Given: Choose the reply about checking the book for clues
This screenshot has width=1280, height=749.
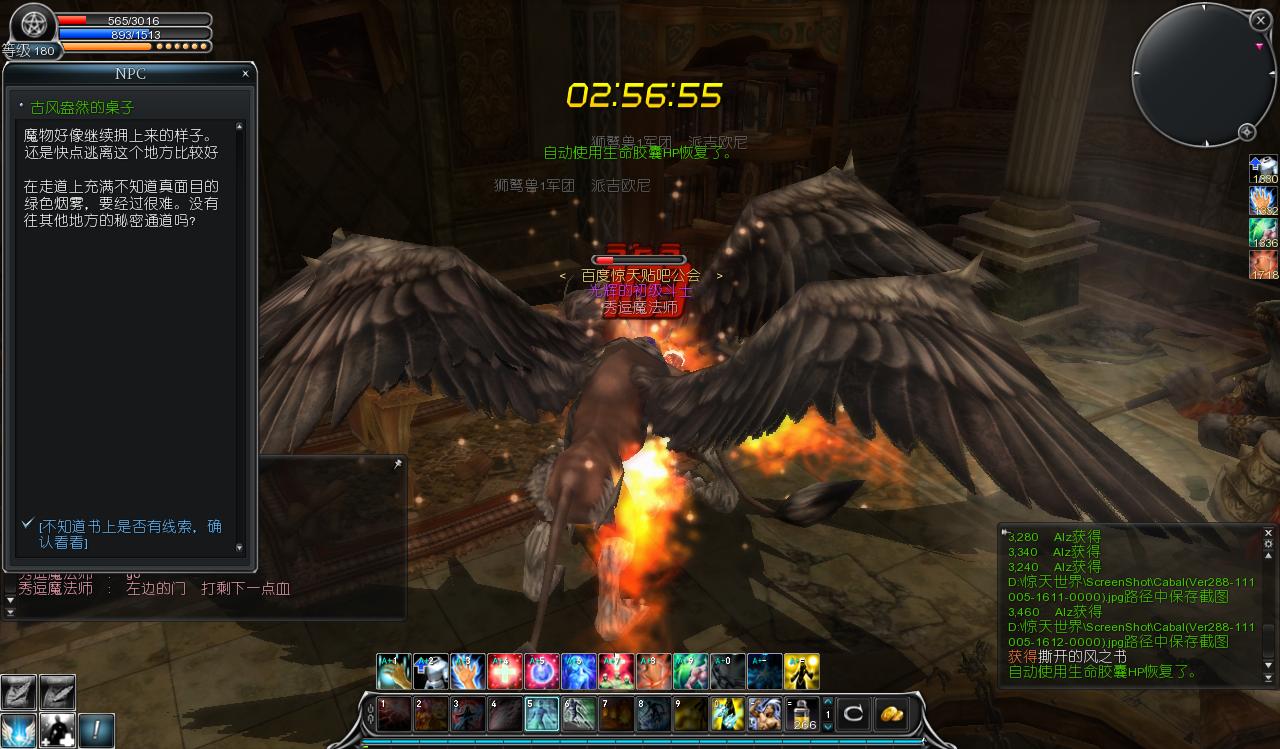Looking at the screenshot, I should (130, 534).
